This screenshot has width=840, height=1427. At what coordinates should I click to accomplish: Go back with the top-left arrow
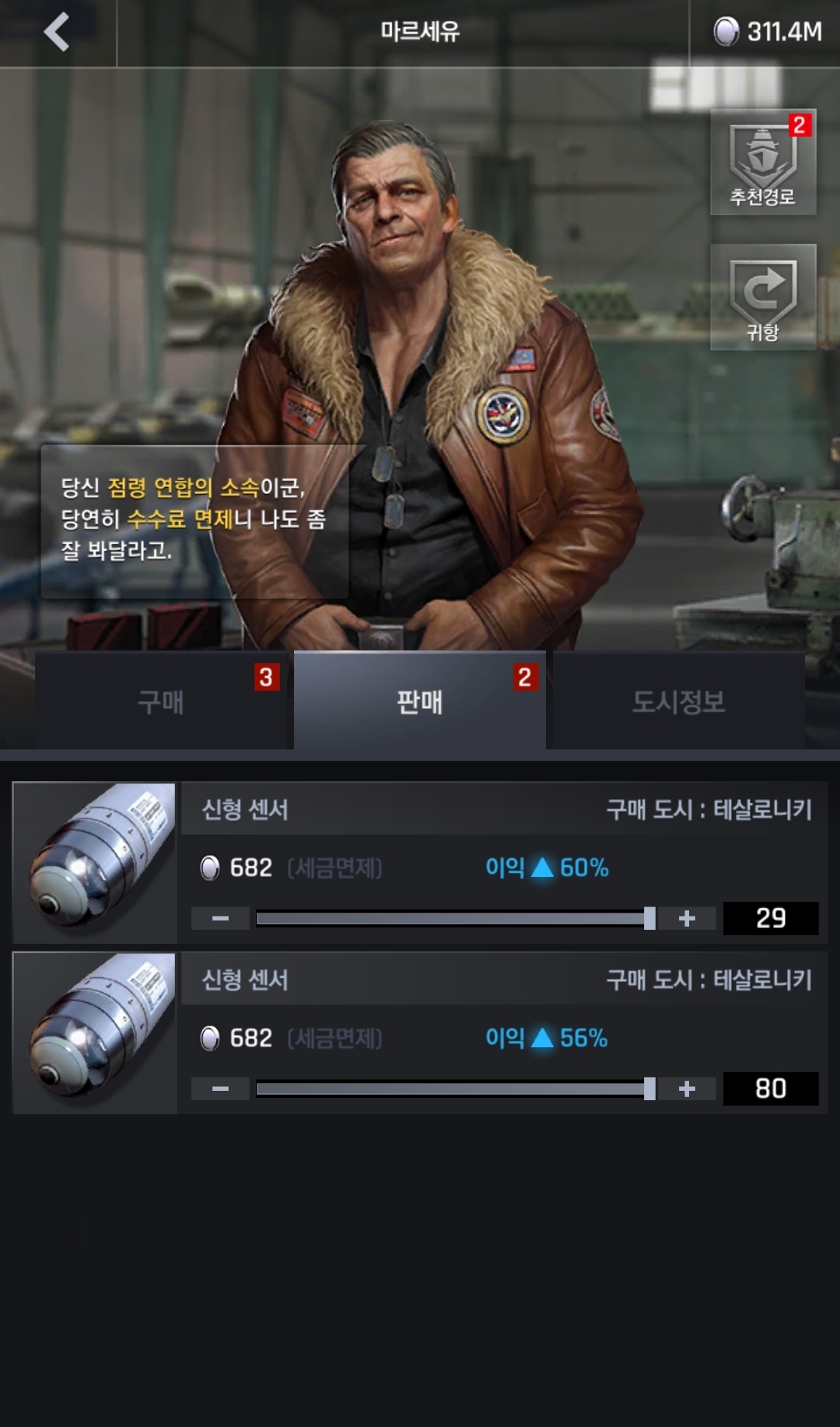(57, 33)
